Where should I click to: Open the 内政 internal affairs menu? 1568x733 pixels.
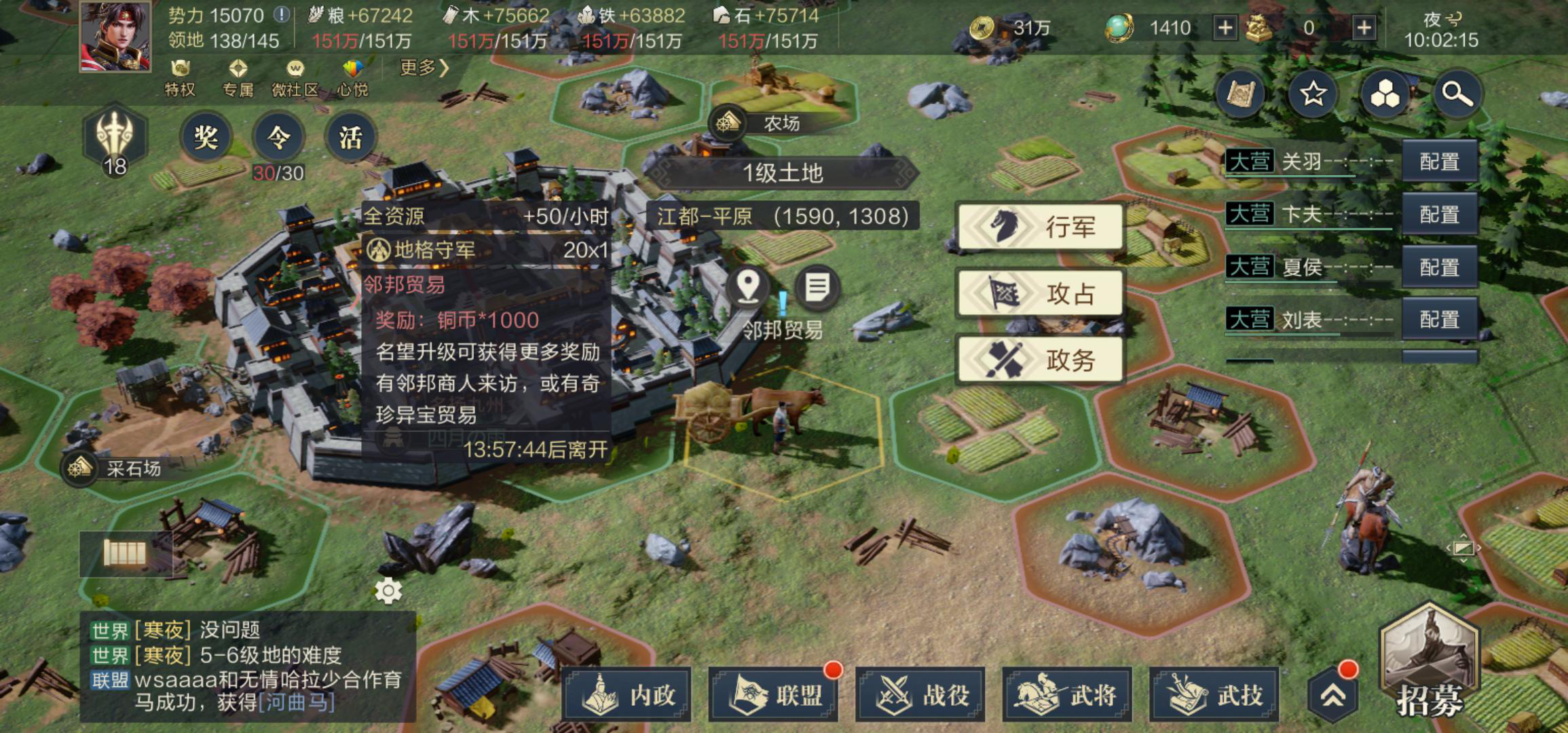point(627,695)
